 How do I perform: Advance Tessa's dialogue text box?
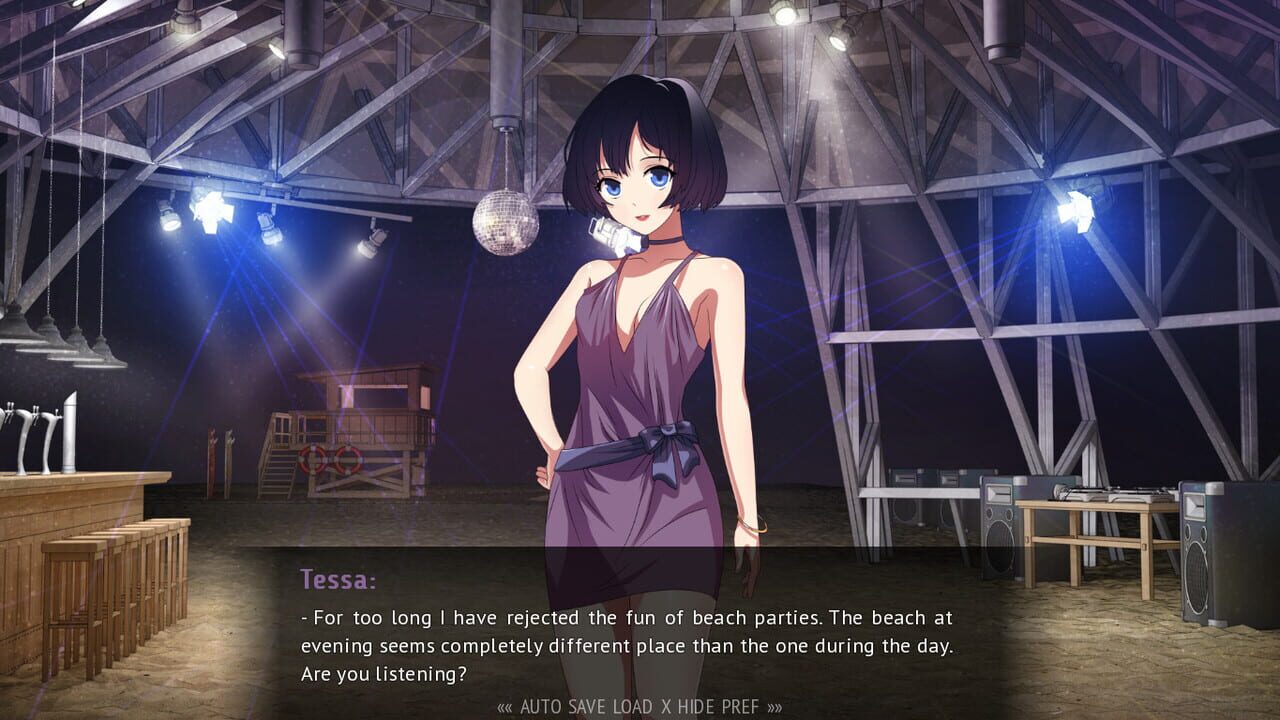[x=627, y=630]
